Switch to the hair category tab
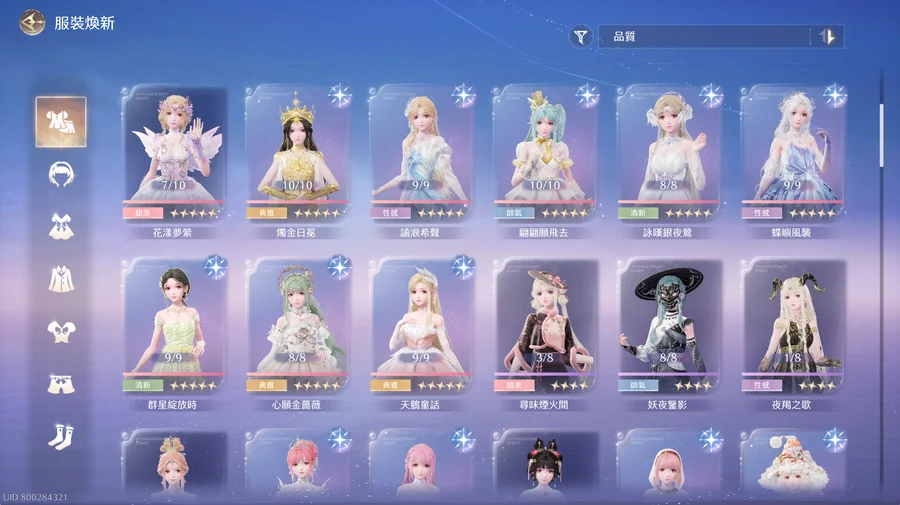Image resolution: width=900 pixels, height=505 pixels. (x=61, y=173)
